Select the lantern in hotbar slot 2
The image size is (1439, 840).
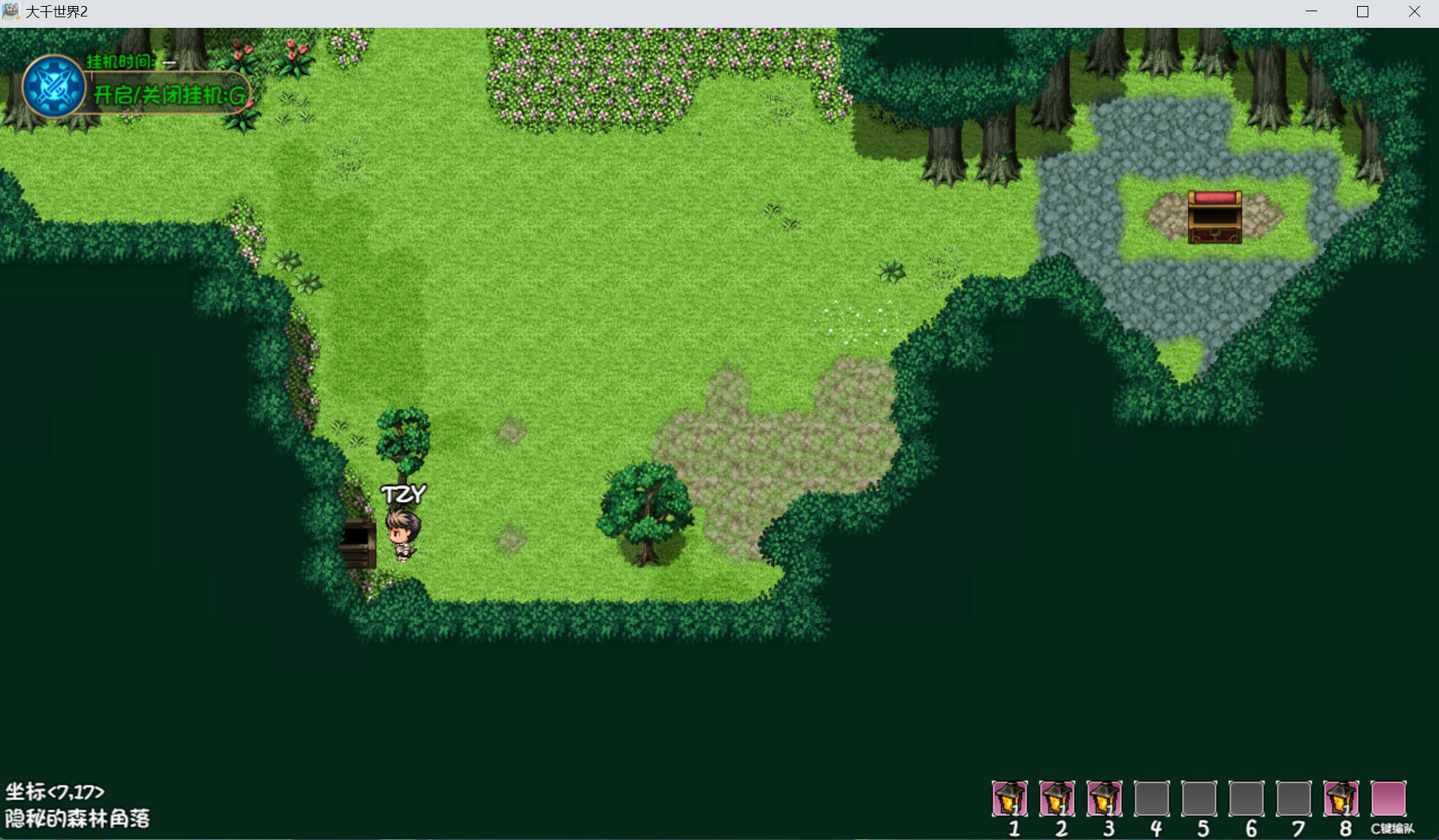tap(1057, 799)
